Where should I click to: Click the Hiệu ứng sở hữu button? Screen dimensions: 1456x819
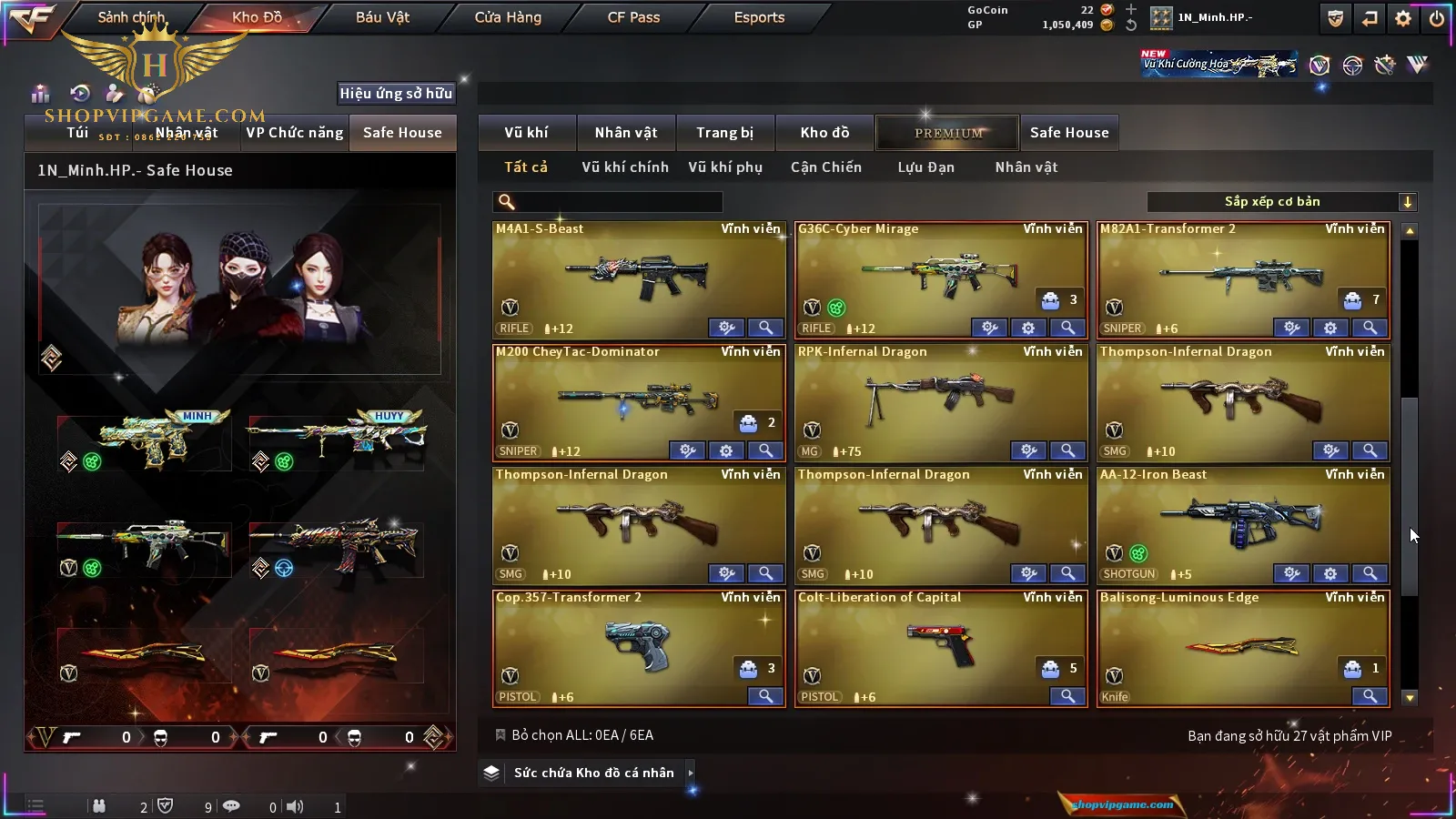tap(396, 93)
